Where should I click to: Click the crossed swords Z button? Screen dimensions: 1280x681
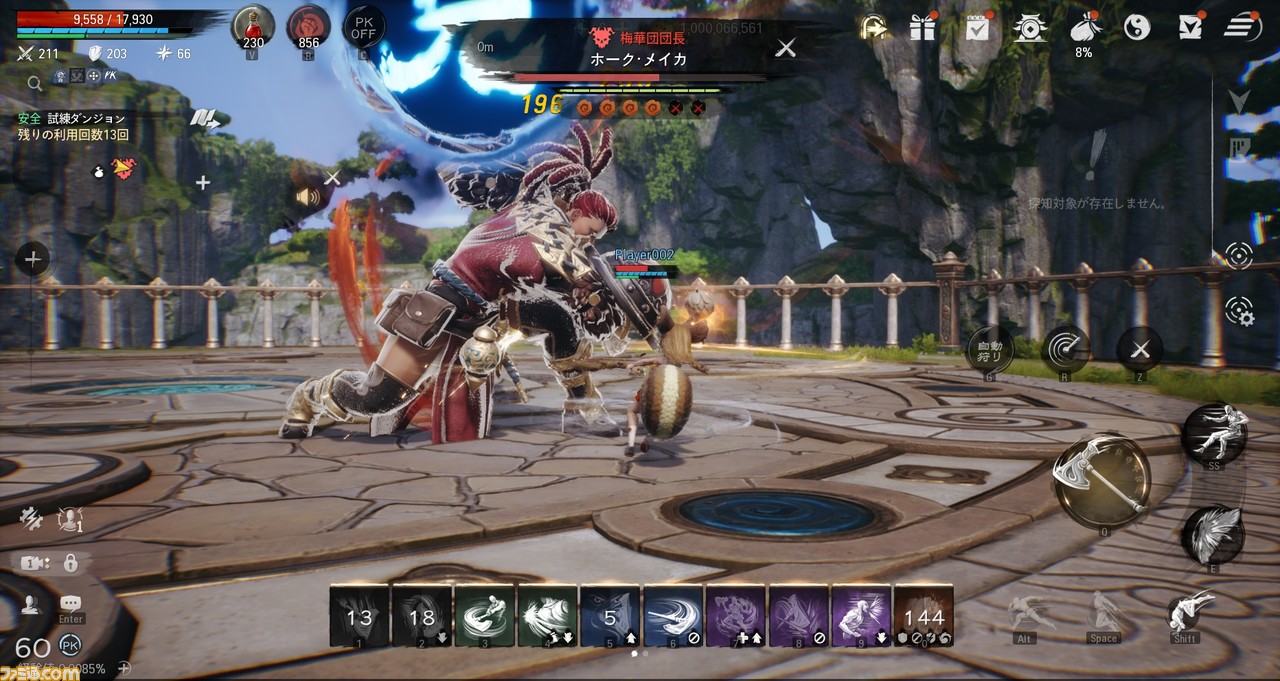1139,349
